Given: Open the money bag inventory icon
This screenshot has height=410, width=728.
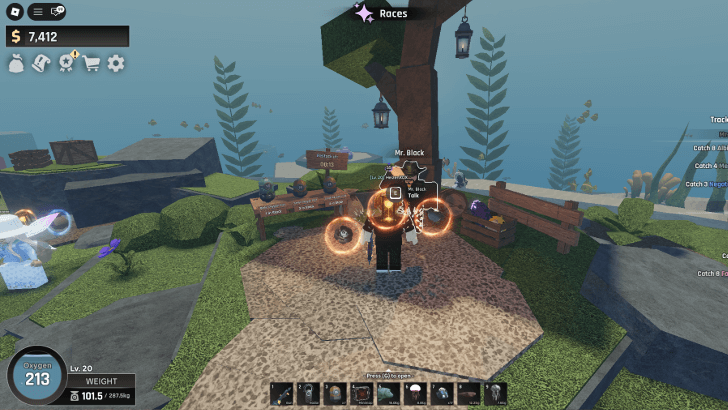Looking at the screenshot, I should click(x=16, y=63).
